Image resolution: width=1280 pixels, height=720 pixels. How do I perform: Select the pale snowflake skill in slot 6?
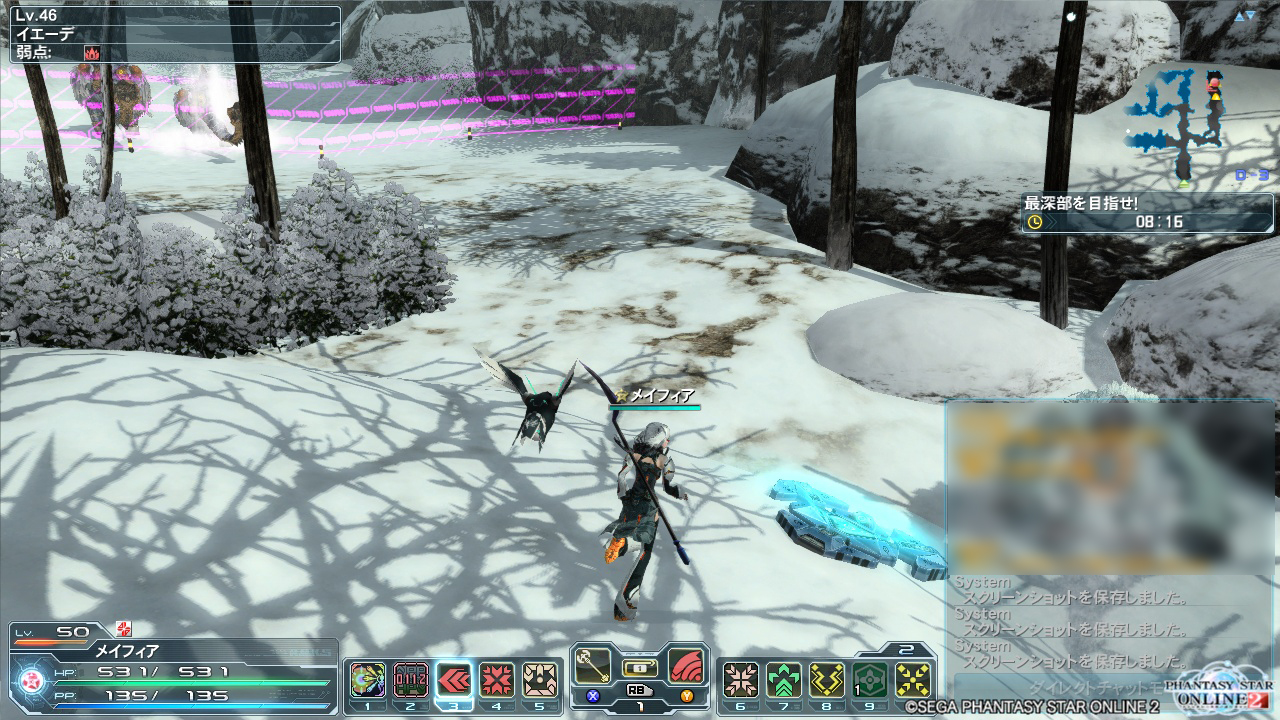tap(741, 680)
